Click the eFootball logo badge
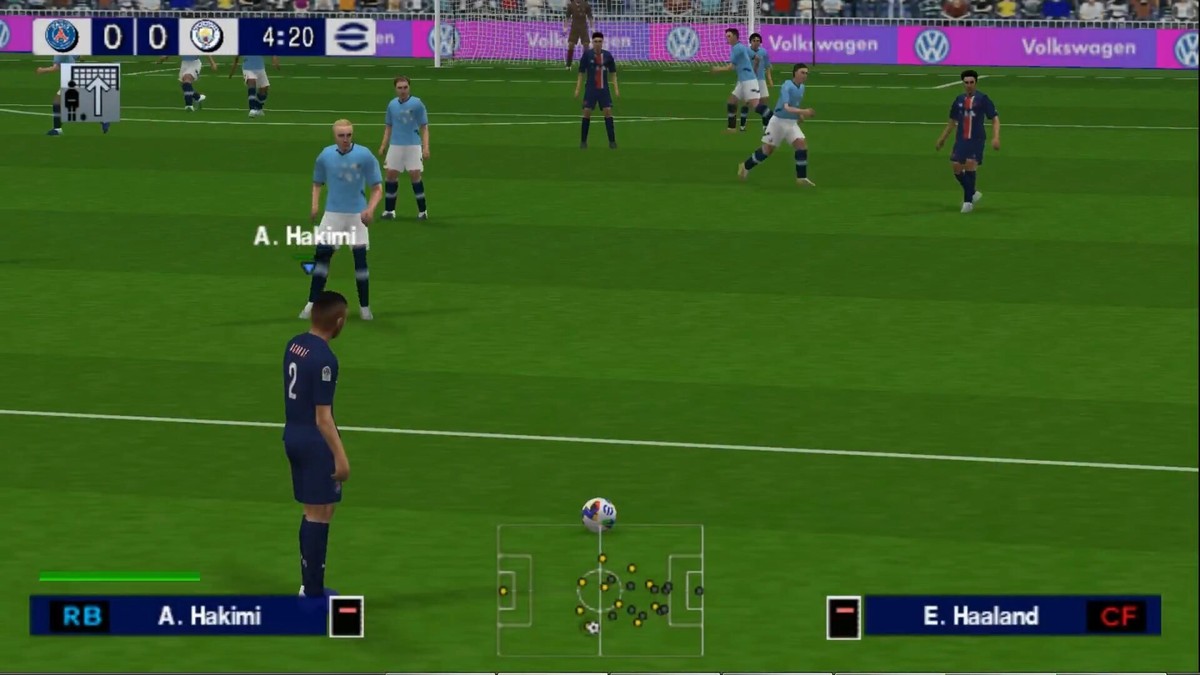The height and width of the screenshot is (675, 1200). tap(350, 36)
